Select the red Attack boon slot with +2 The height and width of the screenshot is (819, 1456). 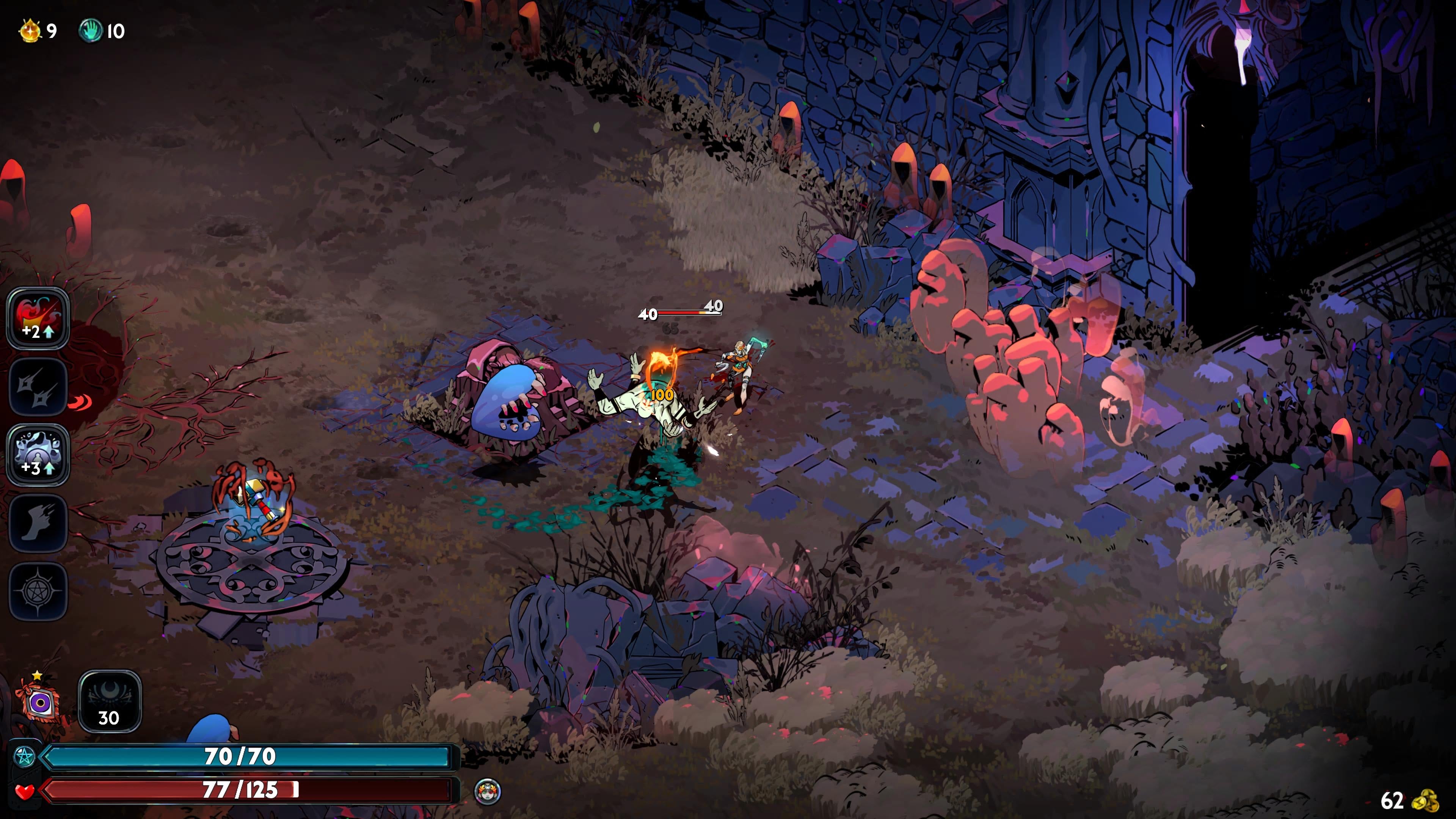[x=37, y=318]
